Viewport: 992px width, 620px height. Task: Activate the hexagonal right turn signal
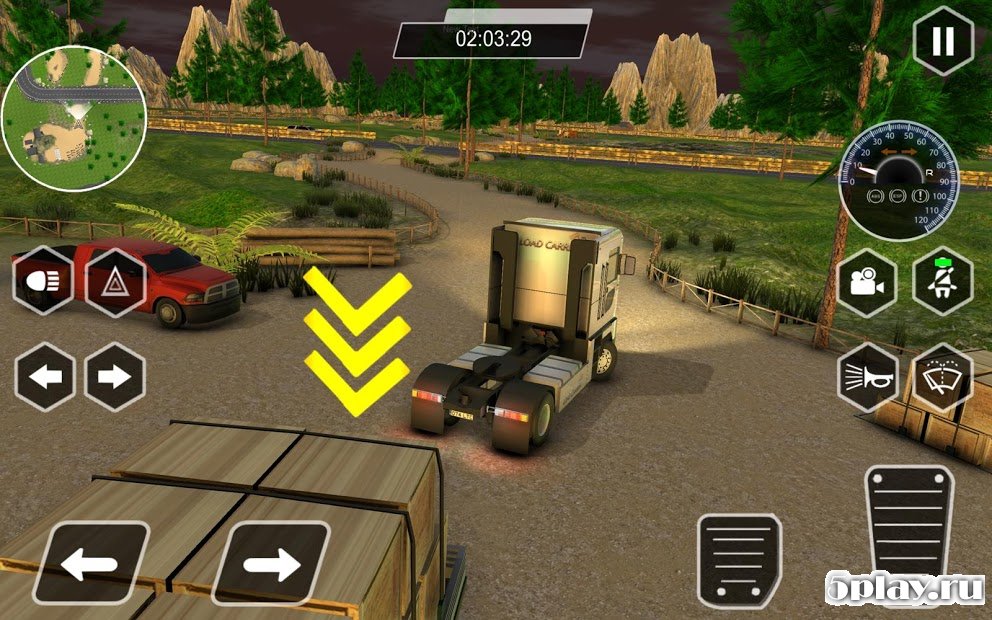115,377
